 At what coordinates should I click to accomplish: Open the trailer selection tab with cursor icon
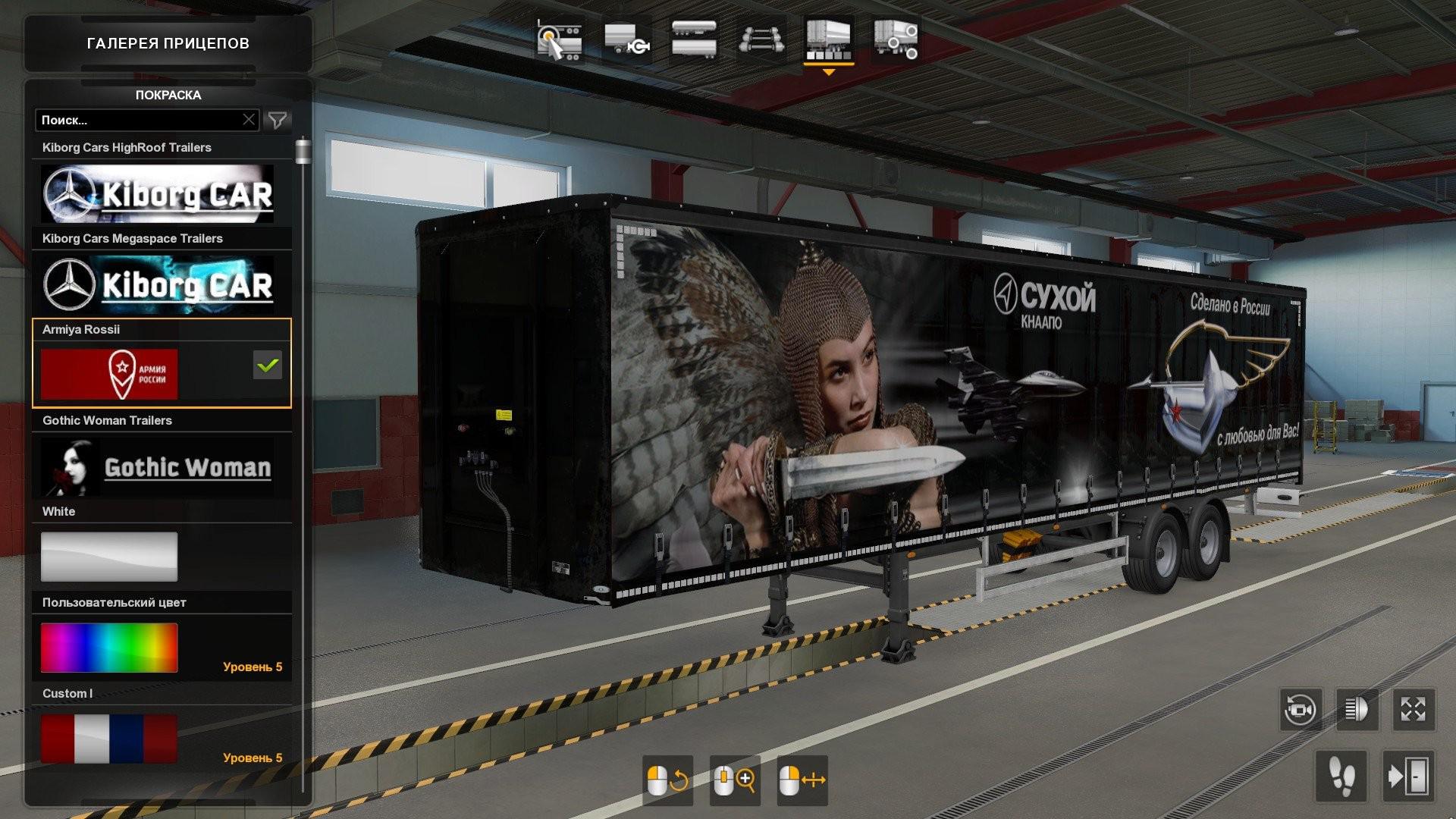[x=559, y=39]
